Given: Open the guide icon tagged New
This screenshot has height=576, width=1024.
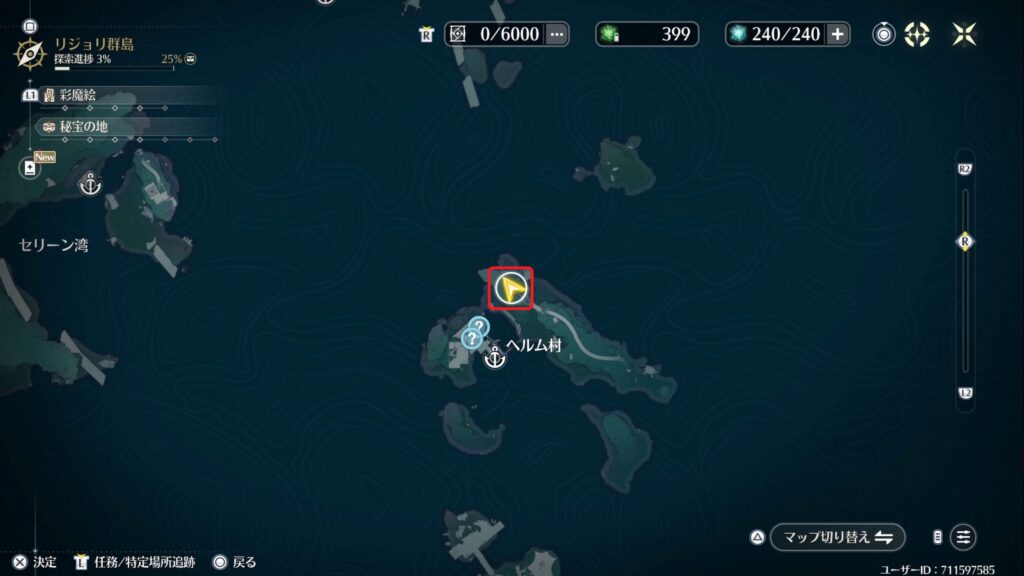Looking at the screenshot, I should [31, 168].
